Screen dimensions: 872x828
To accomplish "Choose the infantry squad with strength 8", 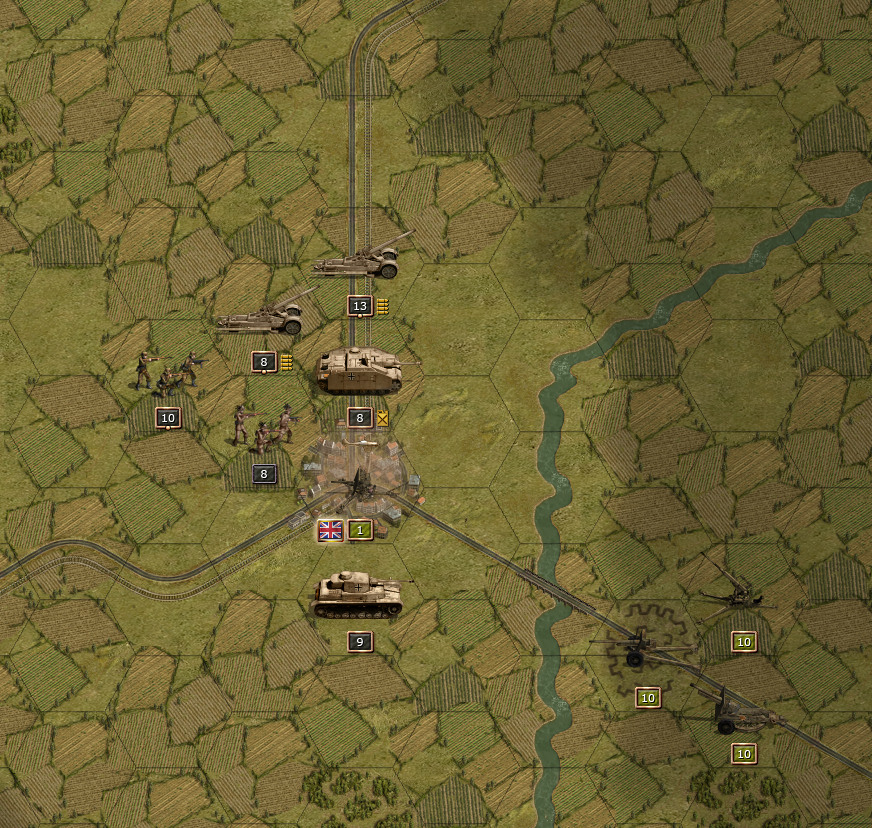I will click(264, 428).
